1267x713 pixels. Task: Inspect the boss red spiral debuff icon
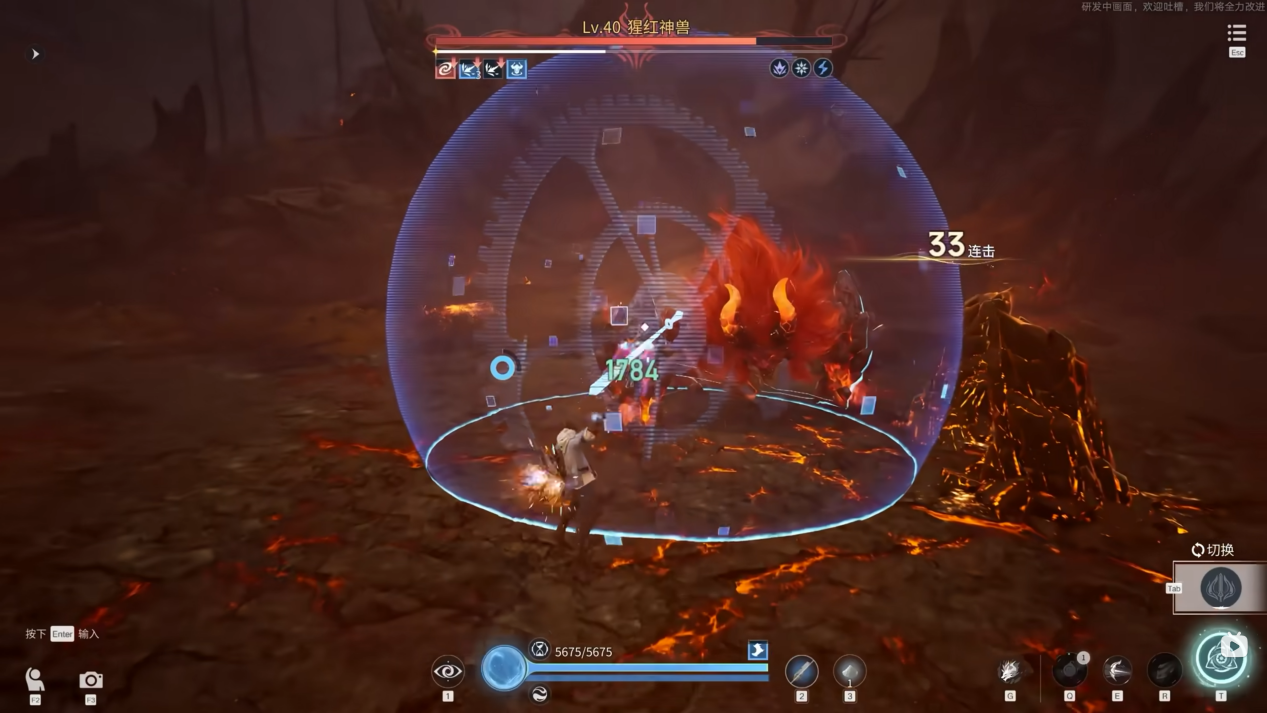pyautogui.click(x=446, y=69)
